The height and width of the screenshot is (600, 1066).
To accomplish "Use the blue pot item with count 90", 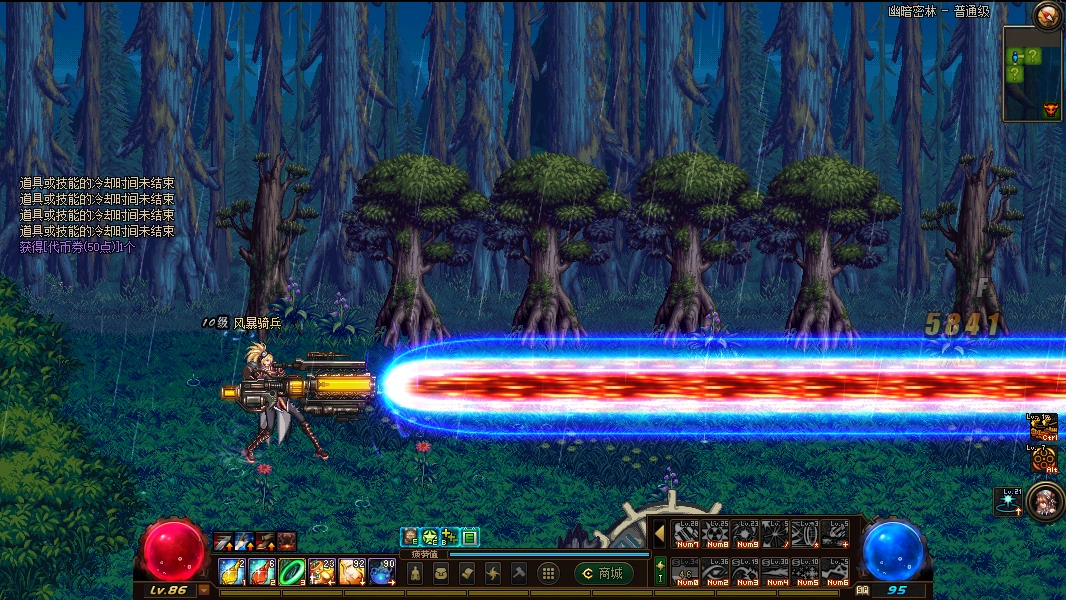I will 382,572.
